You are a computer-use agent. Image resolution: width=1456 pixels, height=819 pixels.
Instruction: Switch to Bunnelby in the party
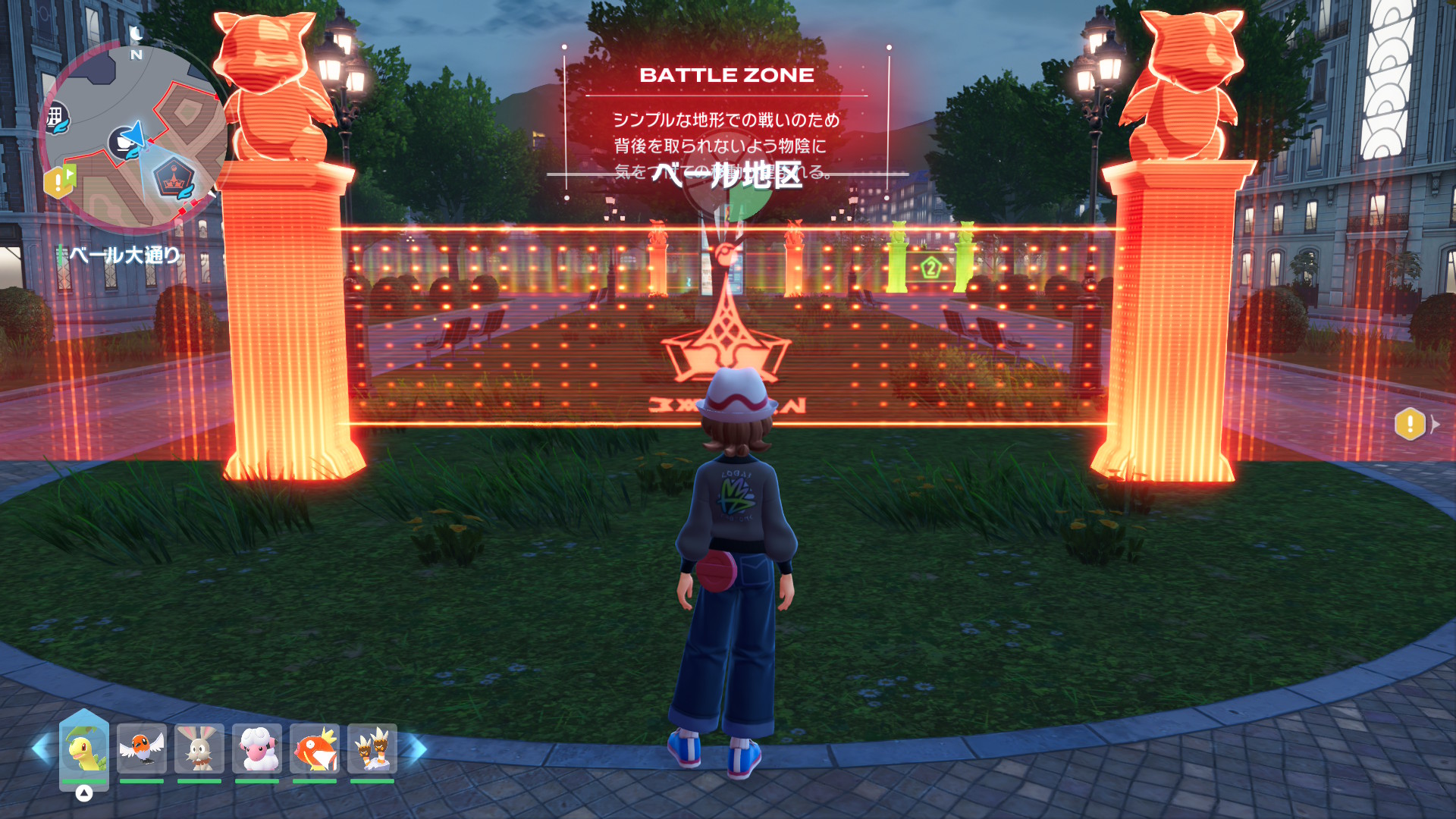(199, 749)
